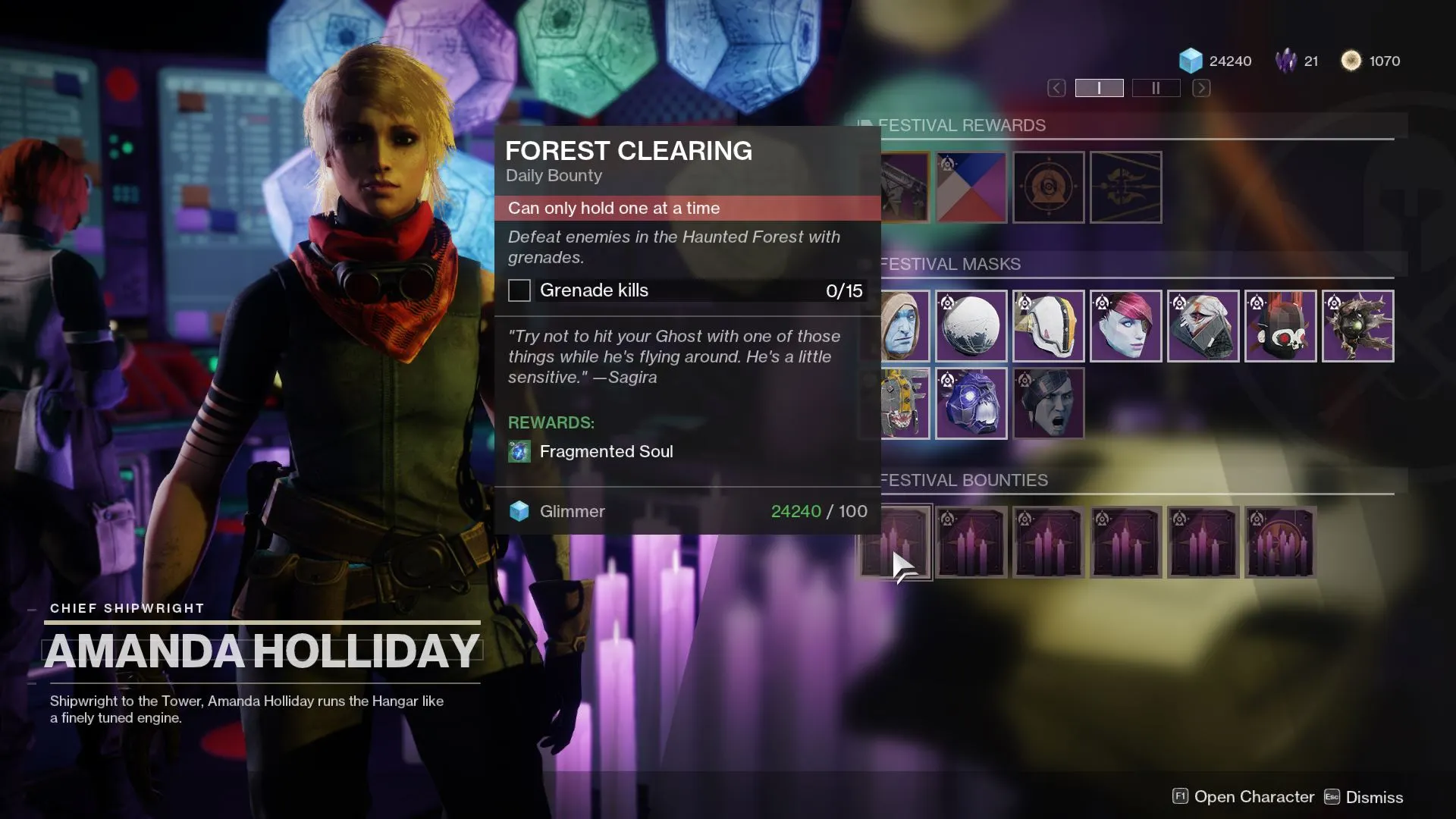Choose the white and yellow helmet mask
The height and width of the screenshot is (819, 1456).
point(1049,326)
